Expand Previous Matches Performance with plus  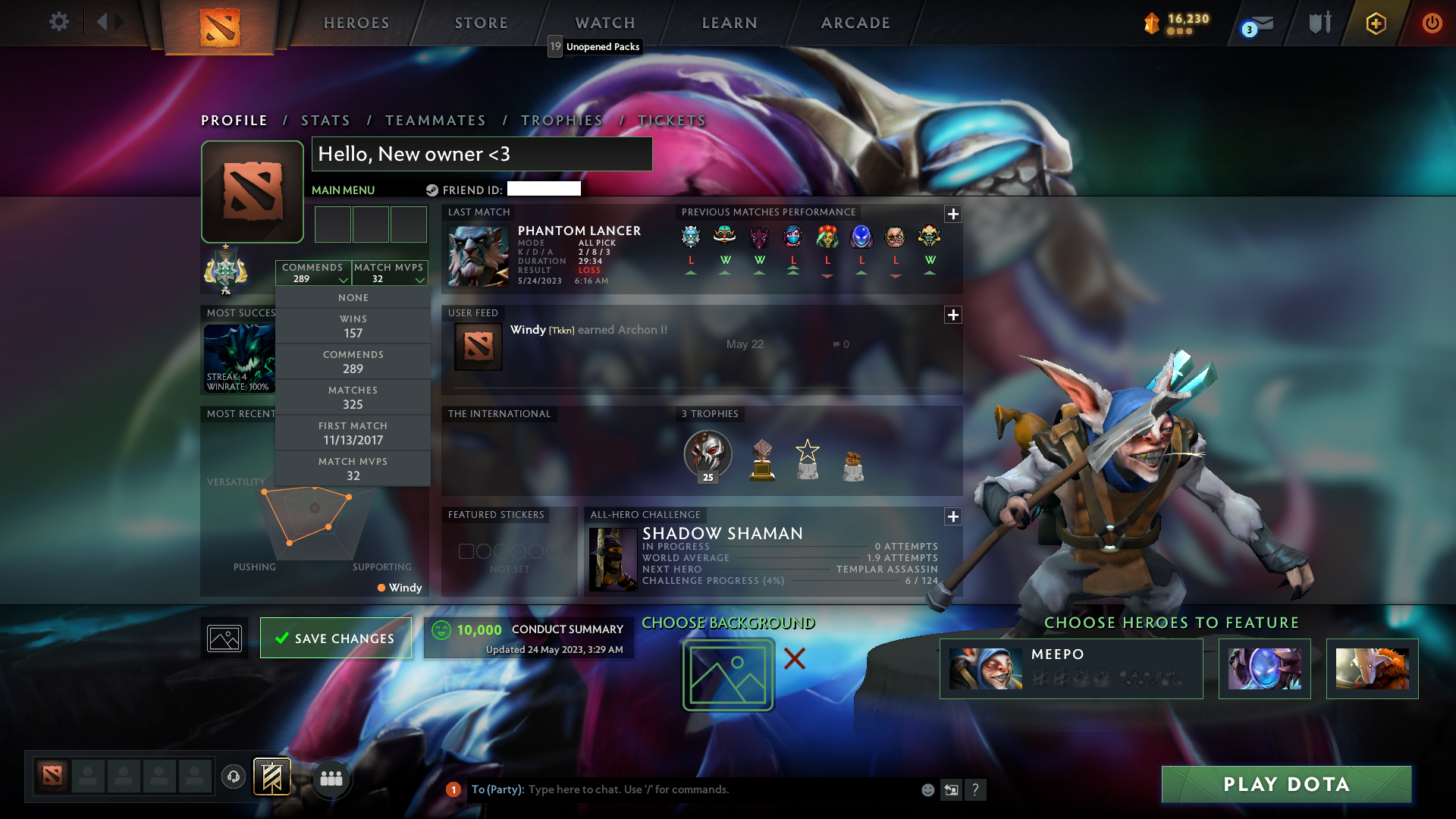[x=953, y=215]
